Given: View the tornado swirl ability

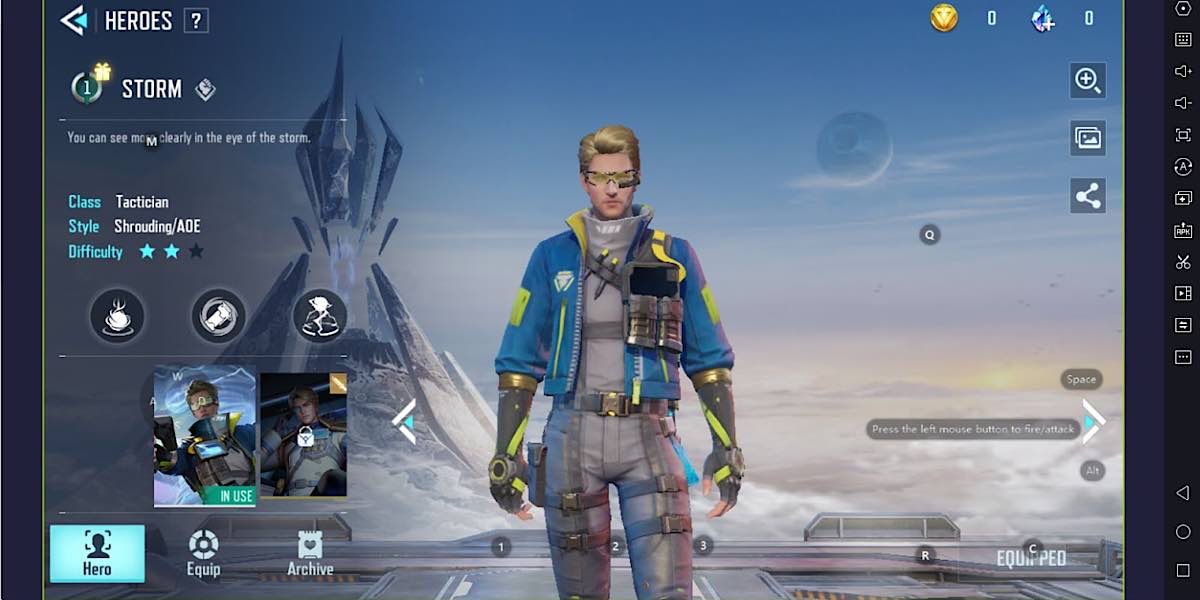Looking at the screenshot, I should [117, 316].
